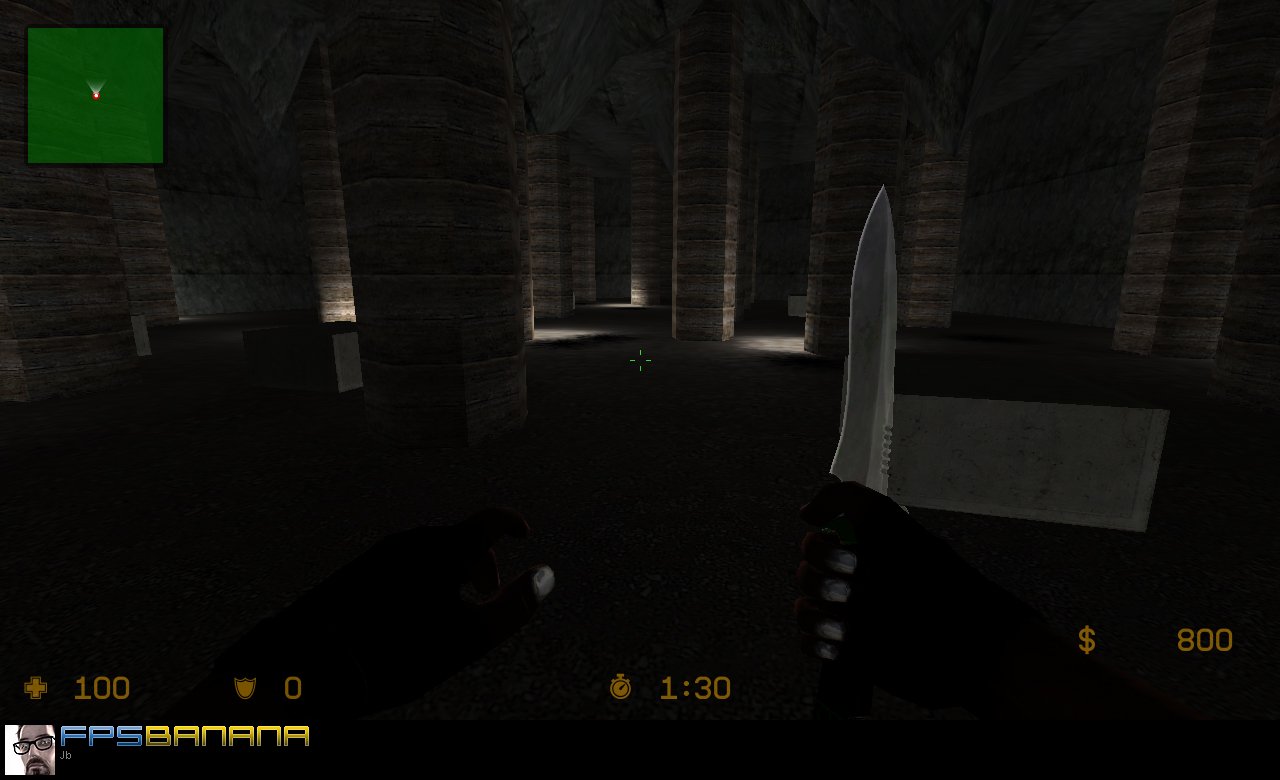
Task: Click the green crosshair in the screen center
Action: point(639,361)
